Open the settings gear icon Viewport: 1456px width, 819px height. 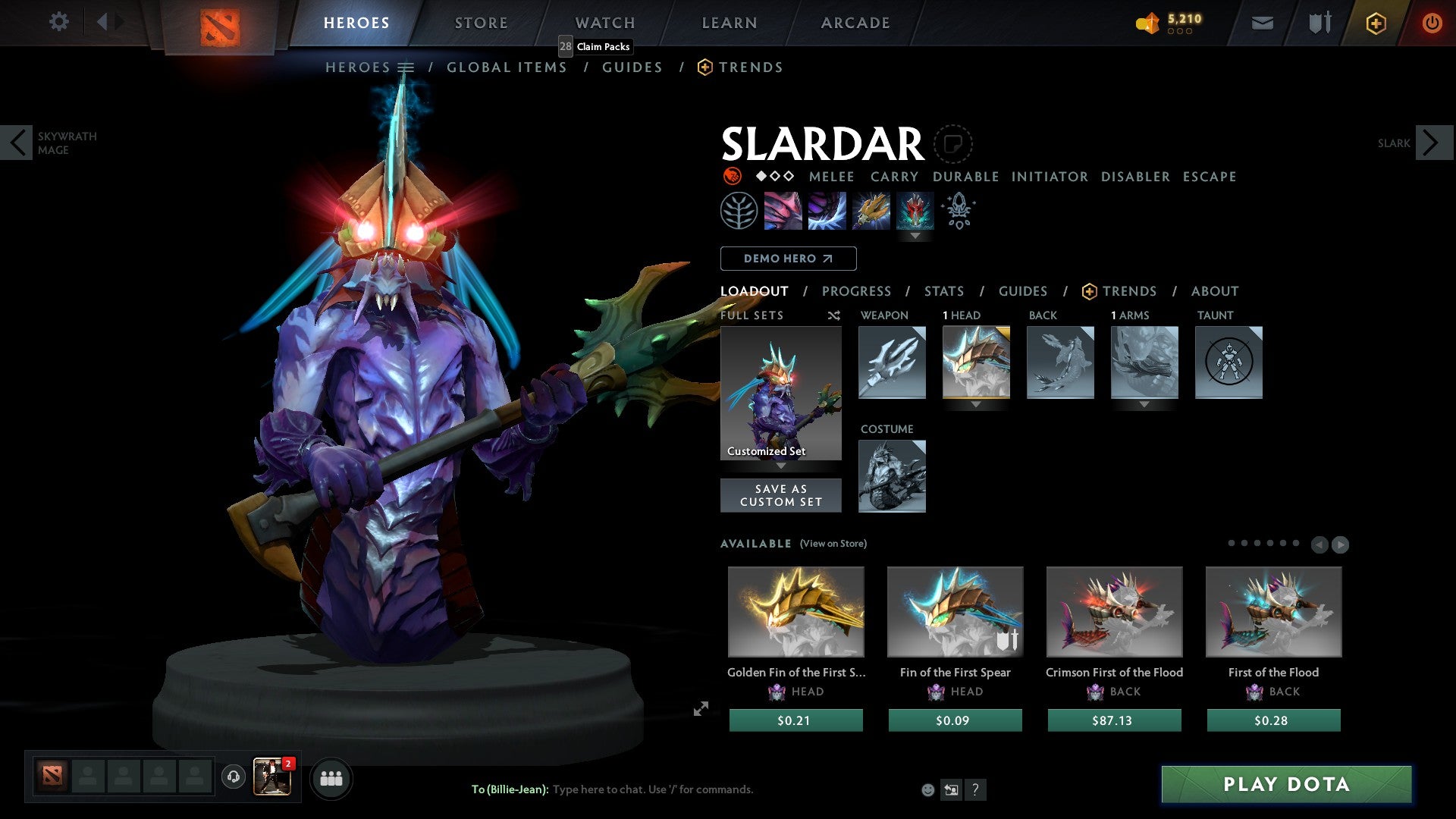59,22
